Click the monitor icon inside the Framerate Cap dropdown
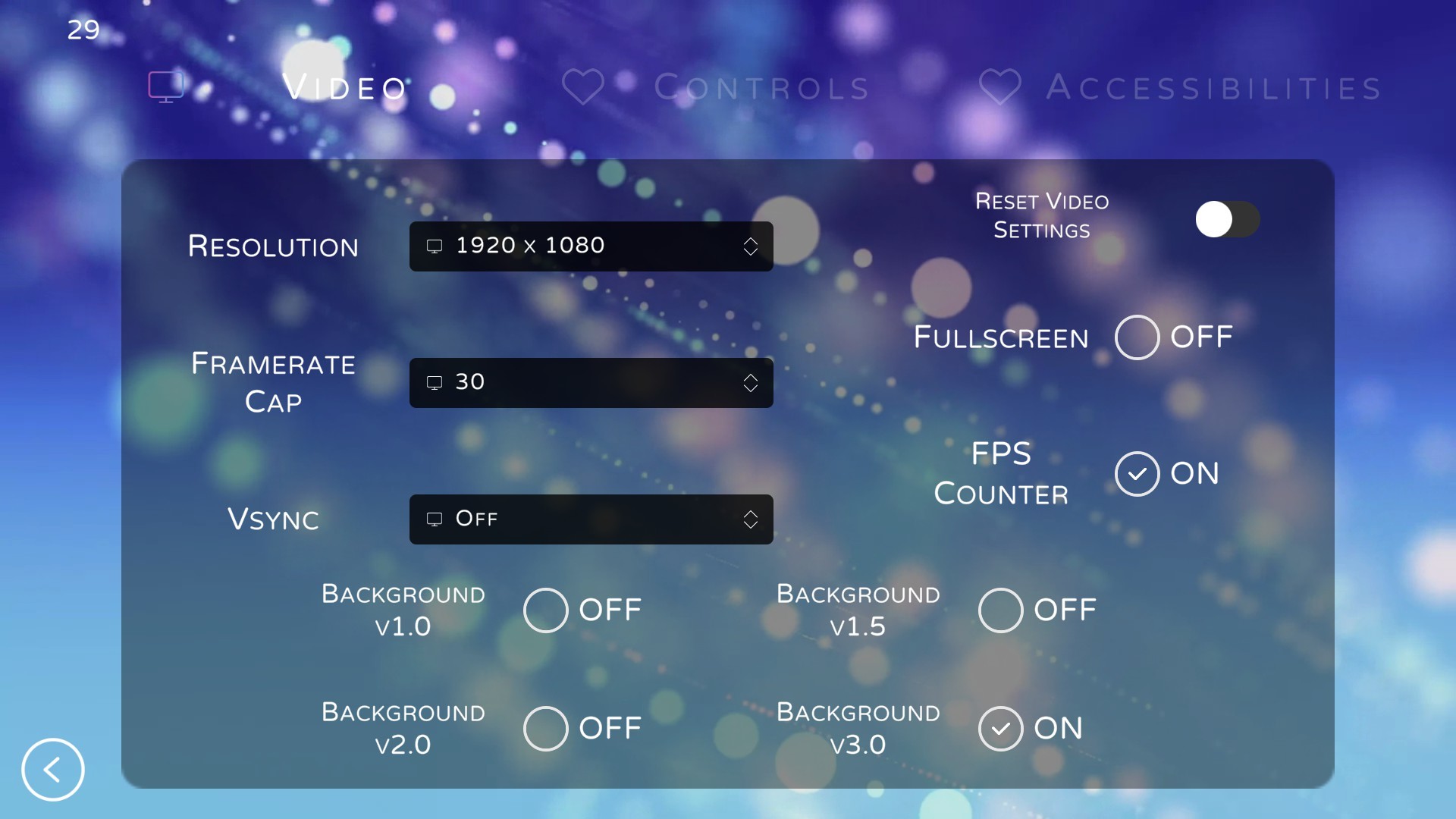The height and width of the screenshot is (819, 1456). pyautogui.click(x=434, y=383)
